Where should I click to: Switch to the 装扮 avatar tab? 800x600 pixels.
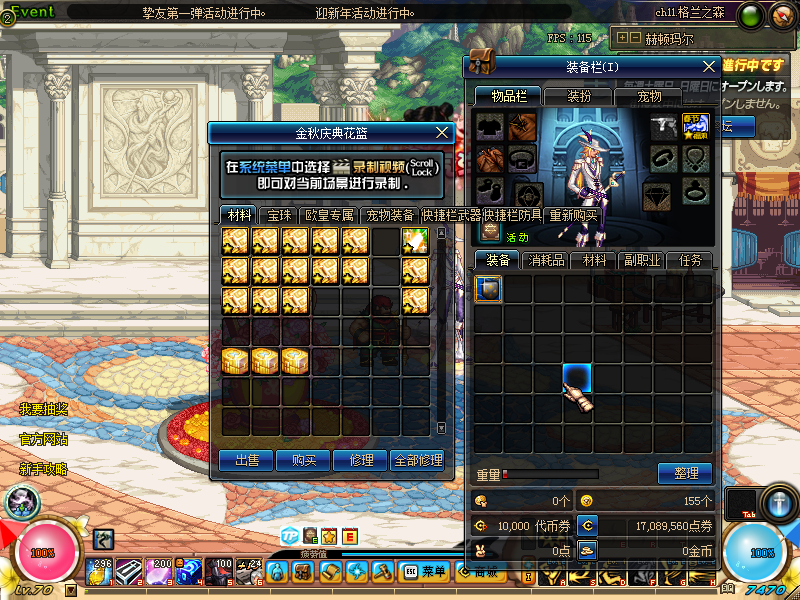tap(579, 96)
